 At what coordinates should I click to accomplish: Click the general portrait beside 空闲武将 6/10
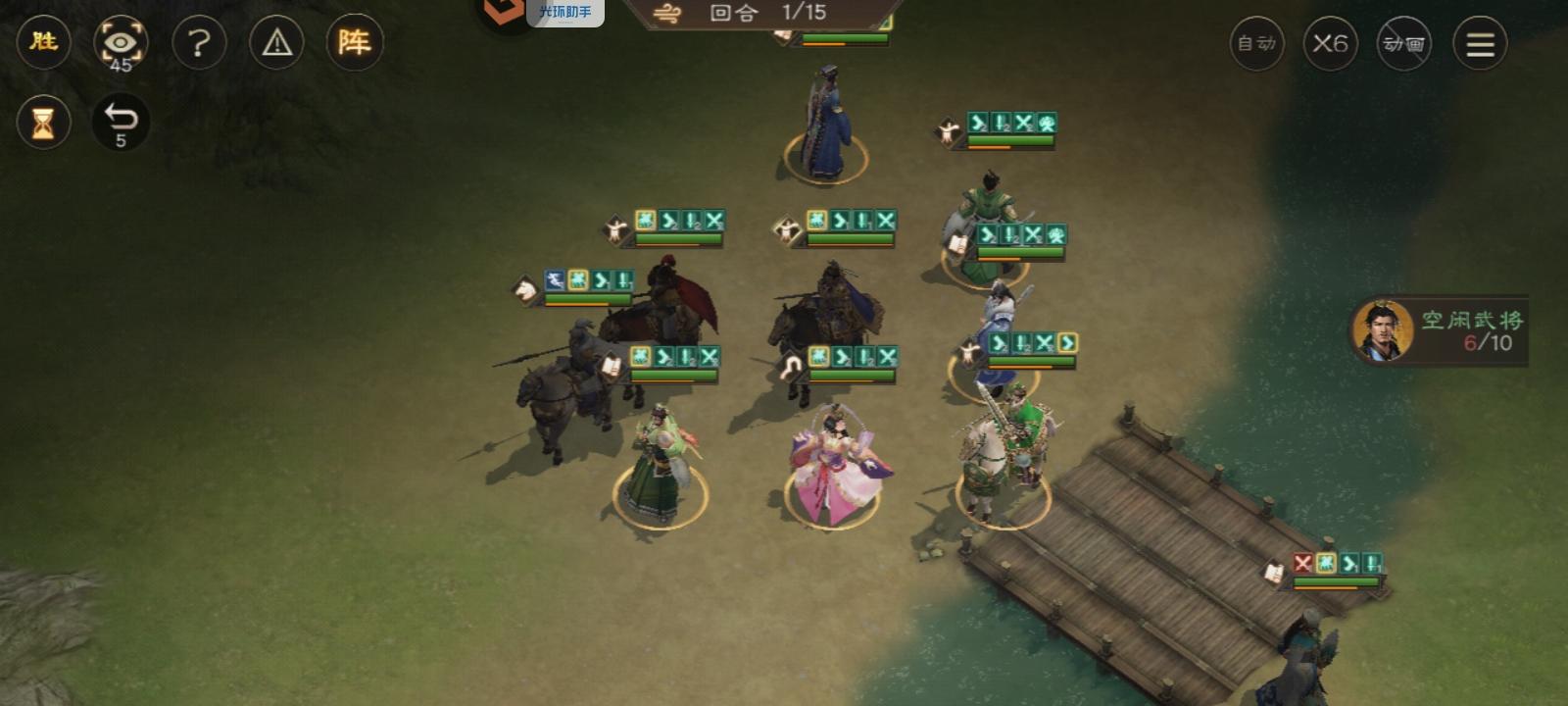click(x=1383, y=331)
